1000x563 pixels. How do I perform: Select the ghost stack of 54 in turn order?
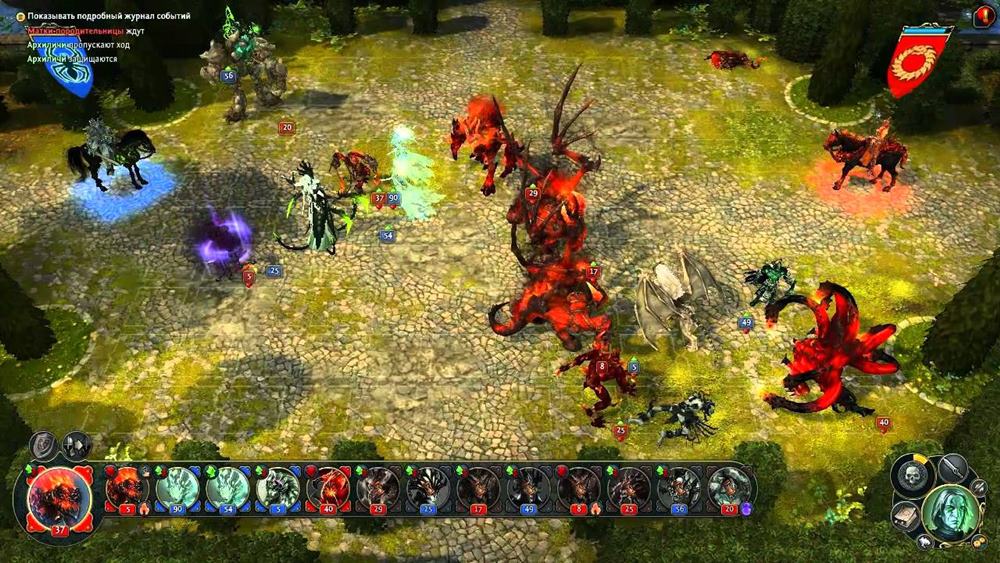click(227, 489)
